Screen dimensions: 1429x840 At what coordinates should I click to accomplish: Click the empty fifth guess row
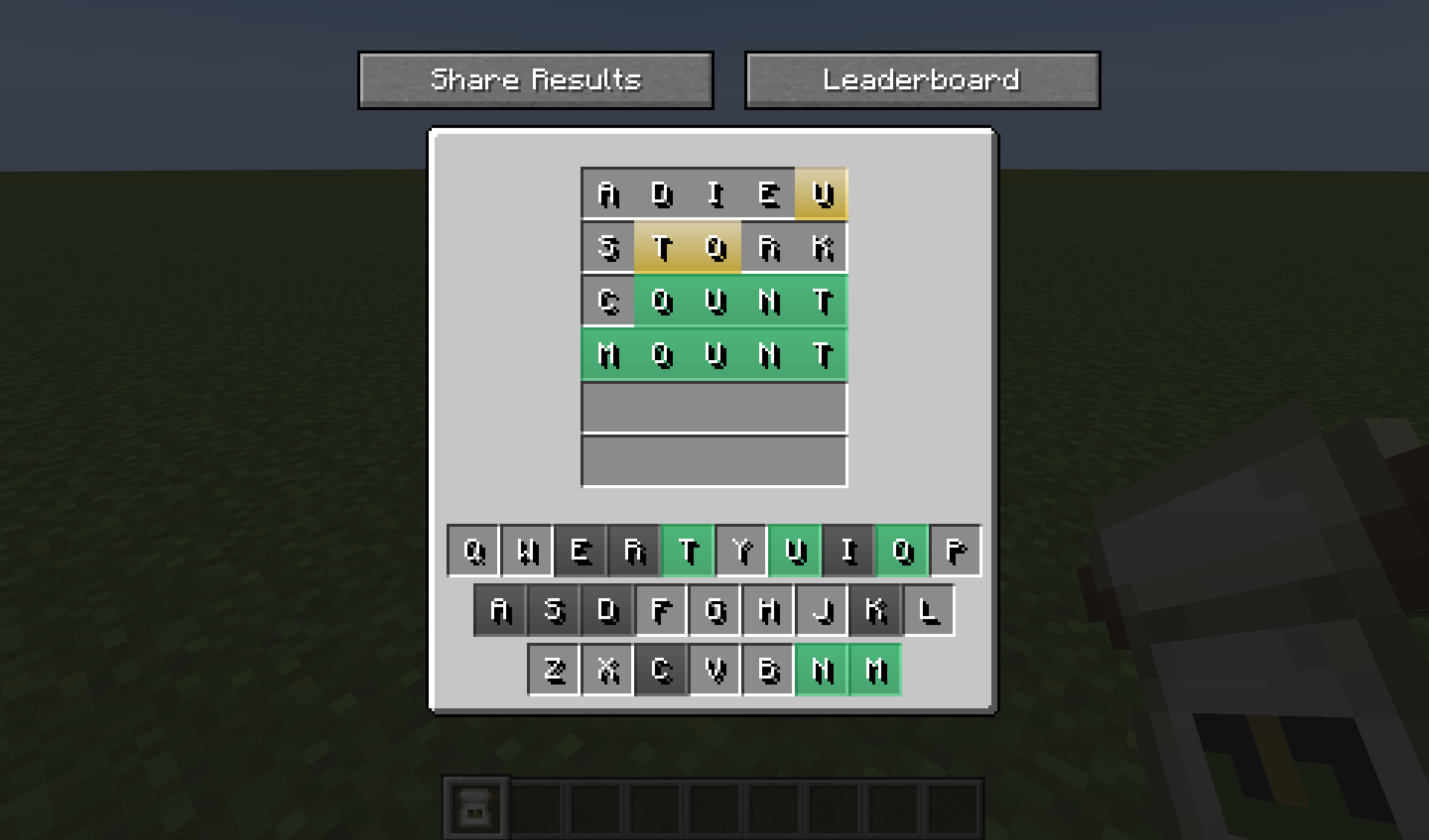(713, 408)
